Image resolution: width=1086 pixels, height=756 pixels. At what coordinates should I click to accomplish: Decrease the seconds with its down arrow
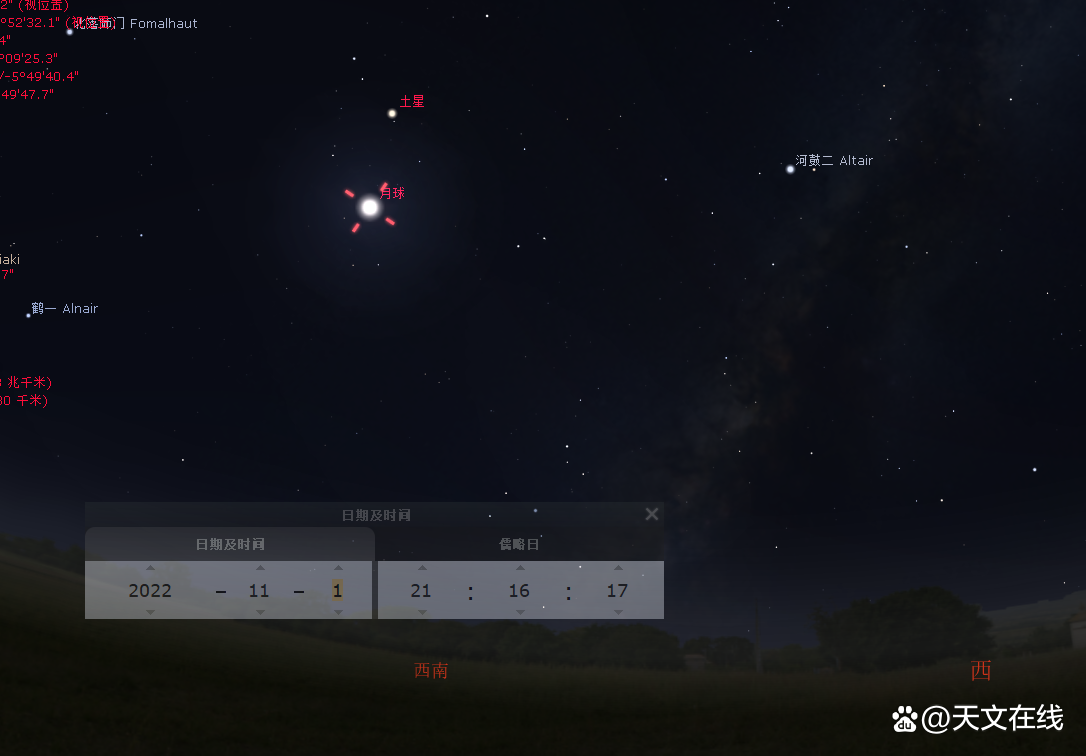coord(618,612)
